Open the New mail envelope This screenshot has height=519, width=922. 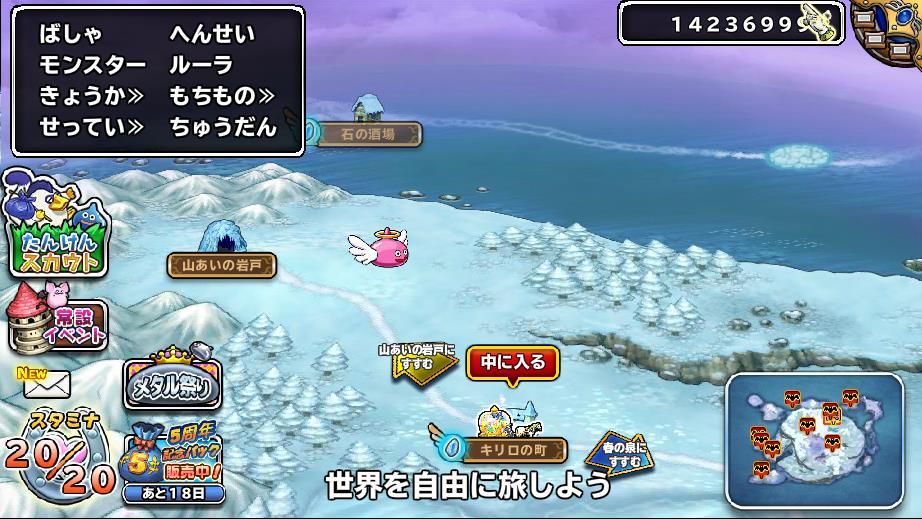[44, 382]
